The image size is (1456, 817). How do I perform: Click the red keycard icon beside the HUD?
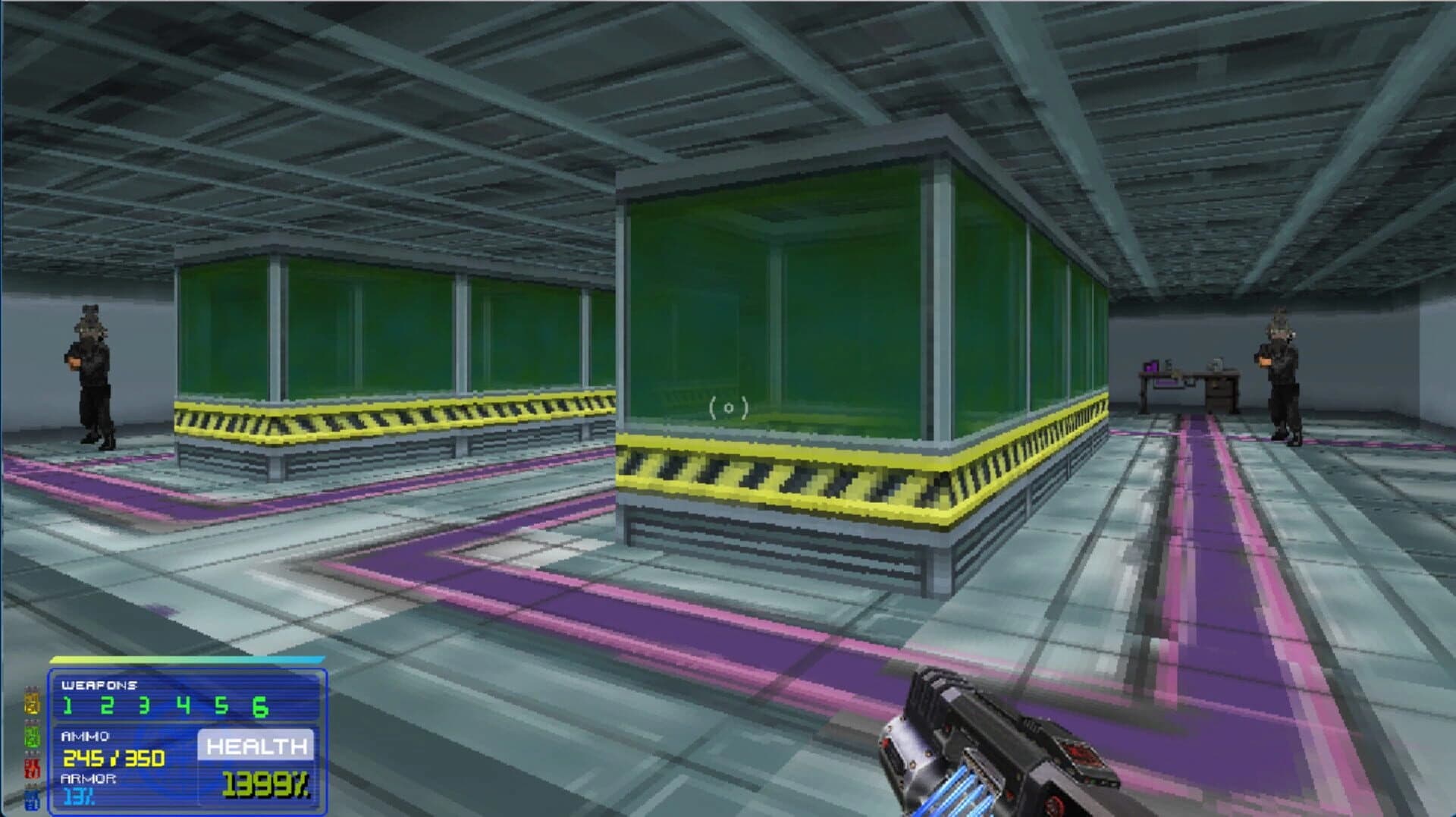(x=32, y=768)
